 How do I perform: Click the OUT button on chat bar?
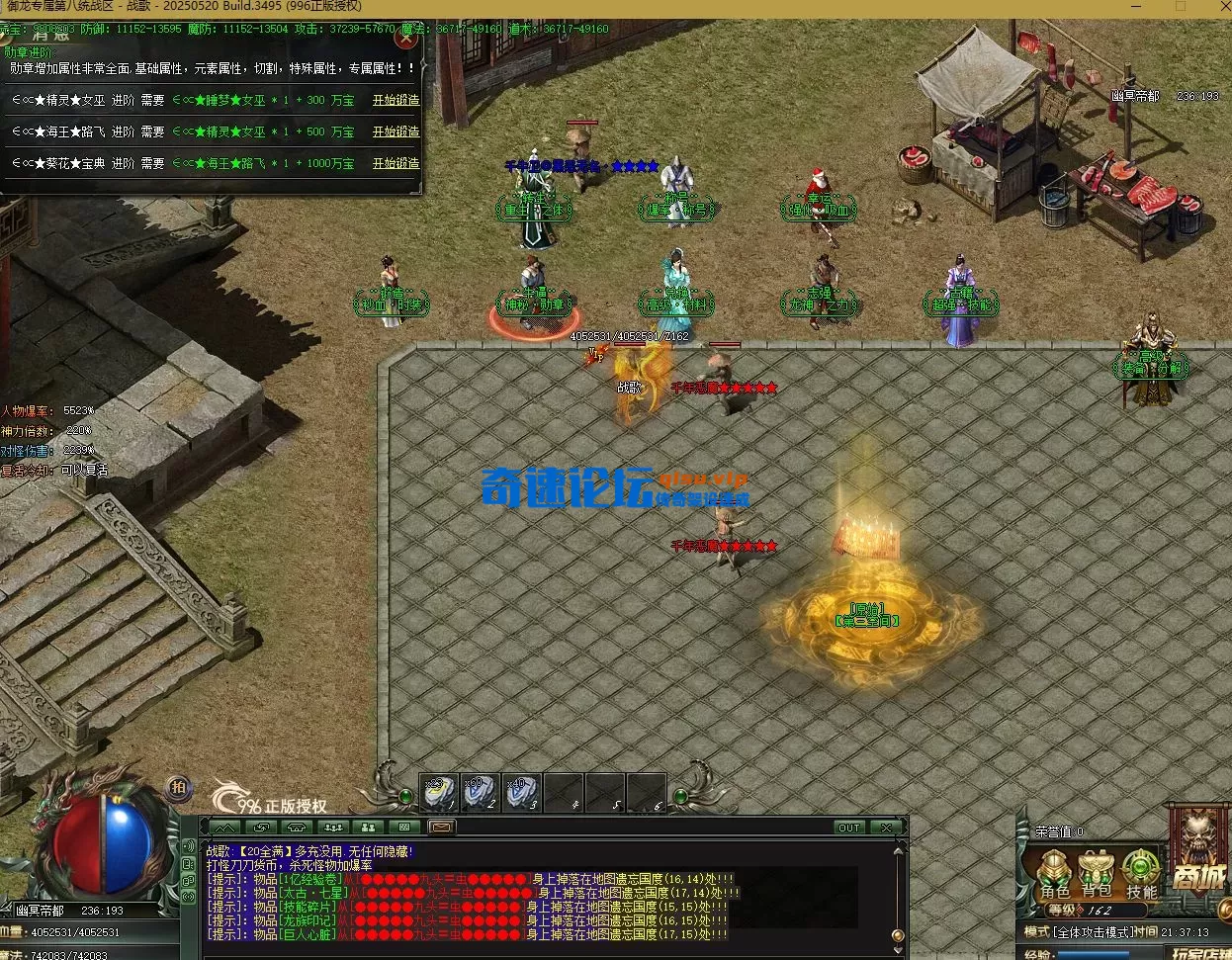pos(848,828)
